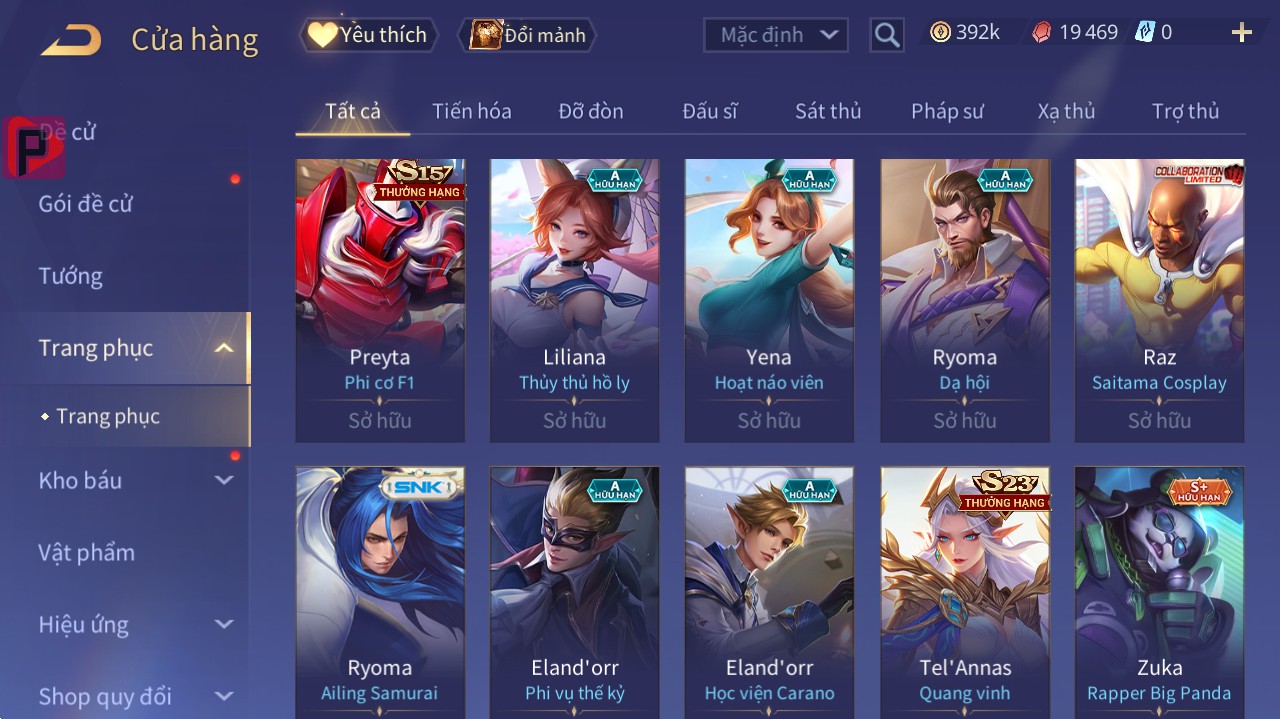Open the Đổi mảnh exchange
This screenshot has width=1280, height=719.
[x=527, y=35]
